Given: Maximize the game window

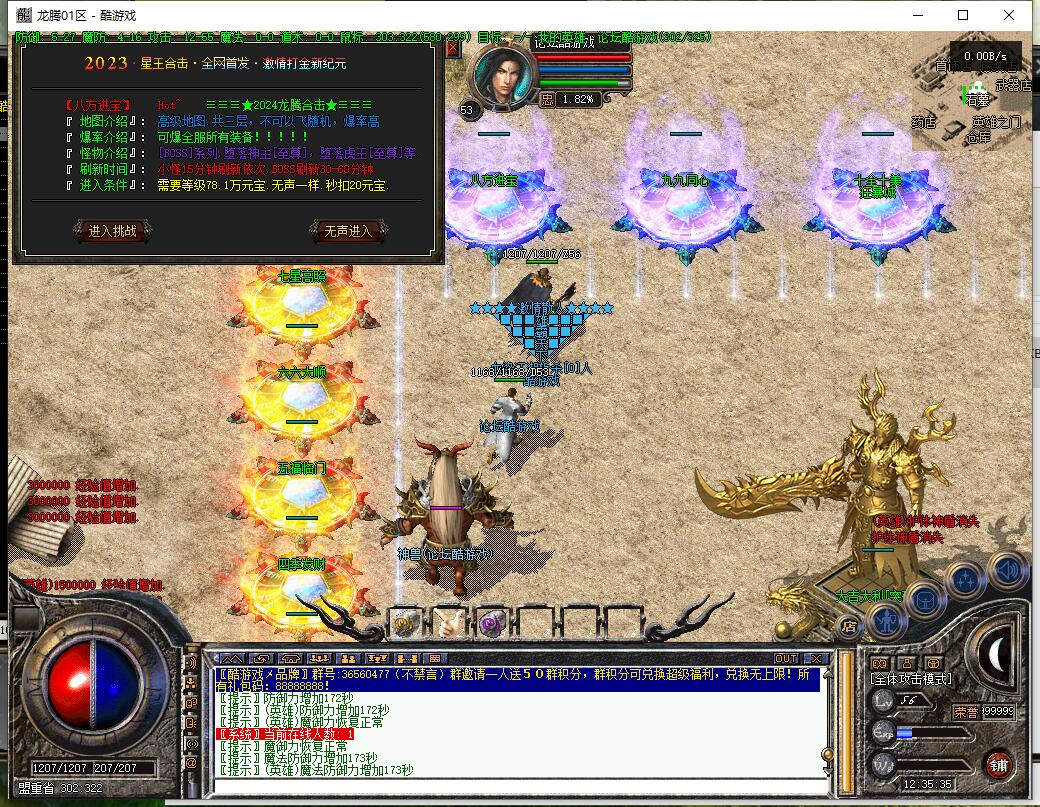Looking at the screenshot, I should (963, 15).
